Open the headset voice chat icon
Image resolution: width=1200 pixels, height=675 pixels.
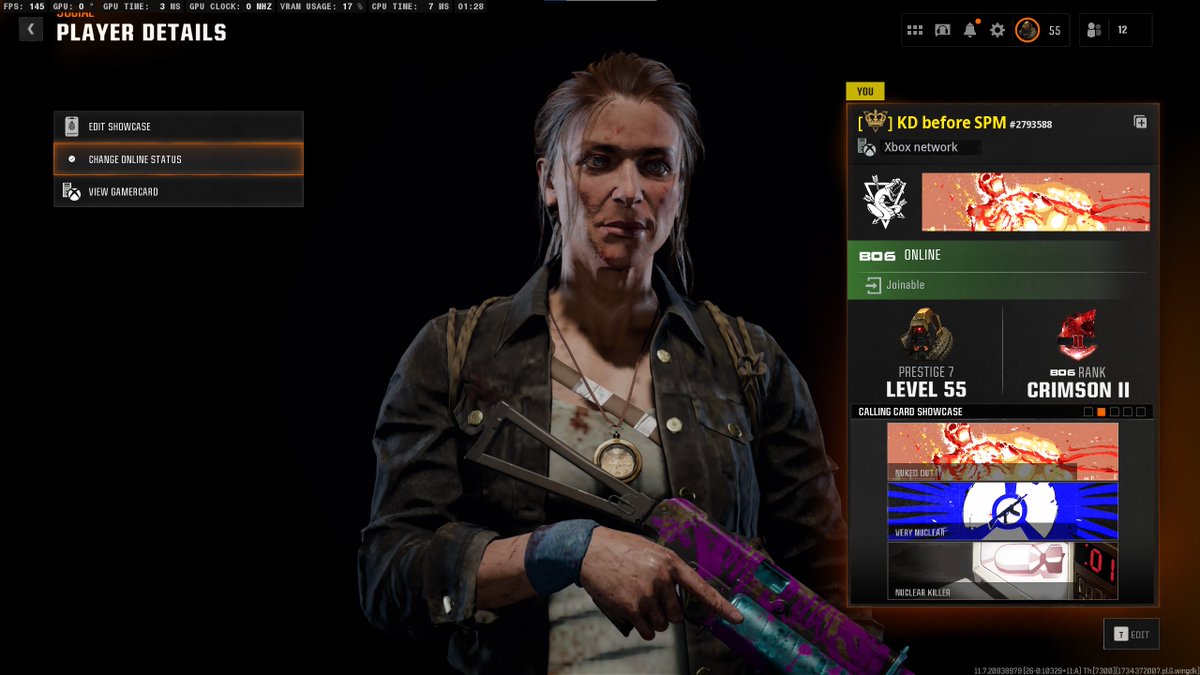tap(942, 30)
